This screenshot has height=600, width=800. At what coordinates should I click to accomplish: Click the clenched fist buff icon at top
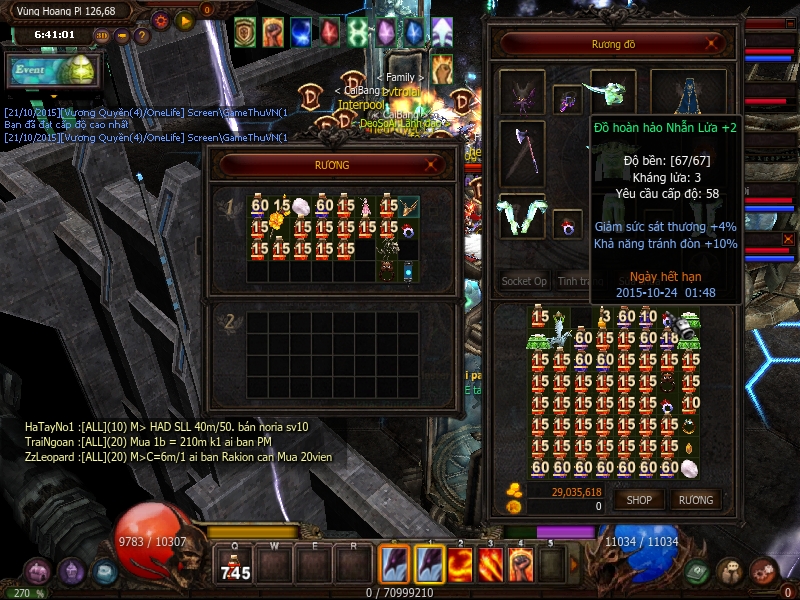[273, 32]
